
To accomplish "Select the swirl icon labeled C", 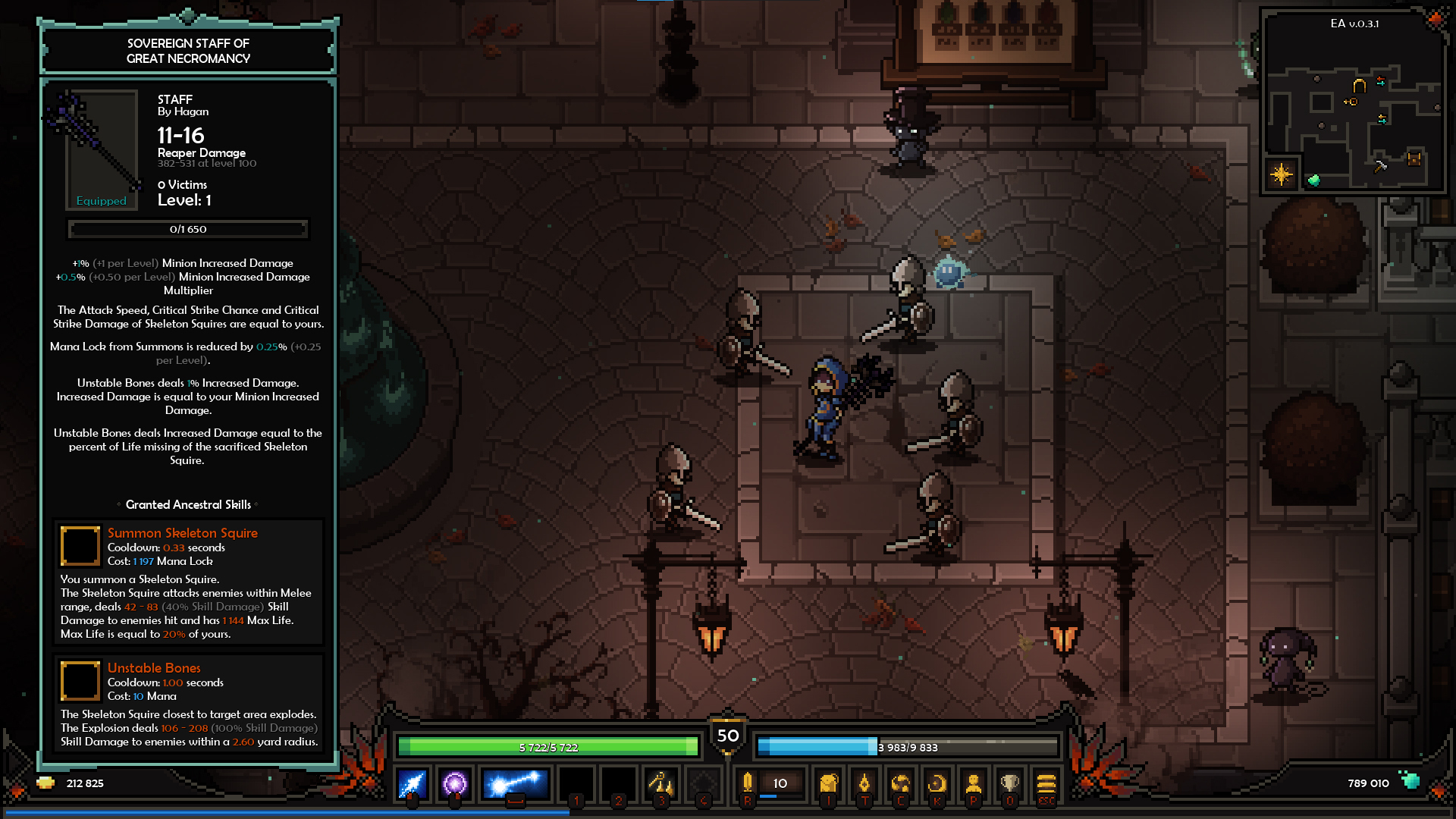I will [x=901, y=786].
